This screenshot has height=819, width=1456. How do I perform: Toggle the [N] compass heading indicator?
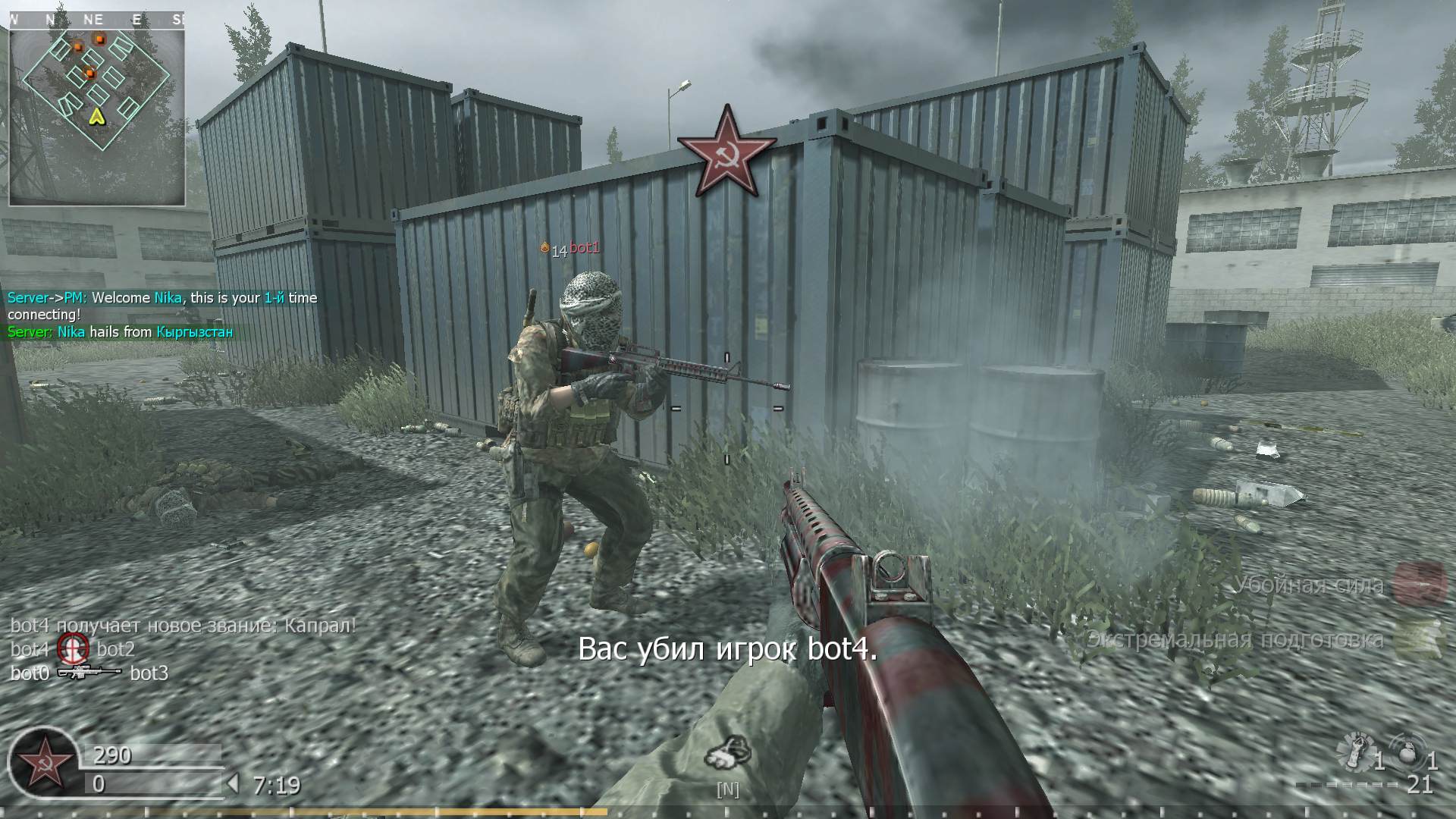click(727, 789)
